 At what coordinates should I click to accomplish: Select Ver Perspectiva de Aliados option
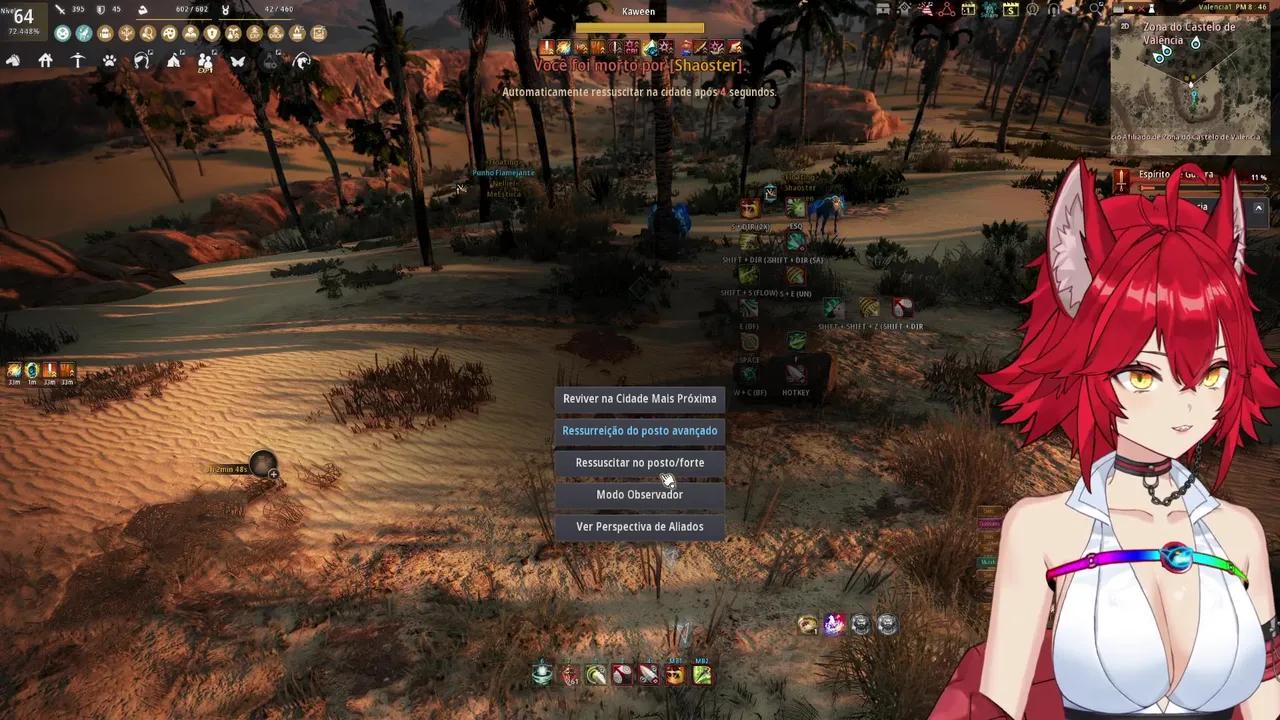[639, 526]
